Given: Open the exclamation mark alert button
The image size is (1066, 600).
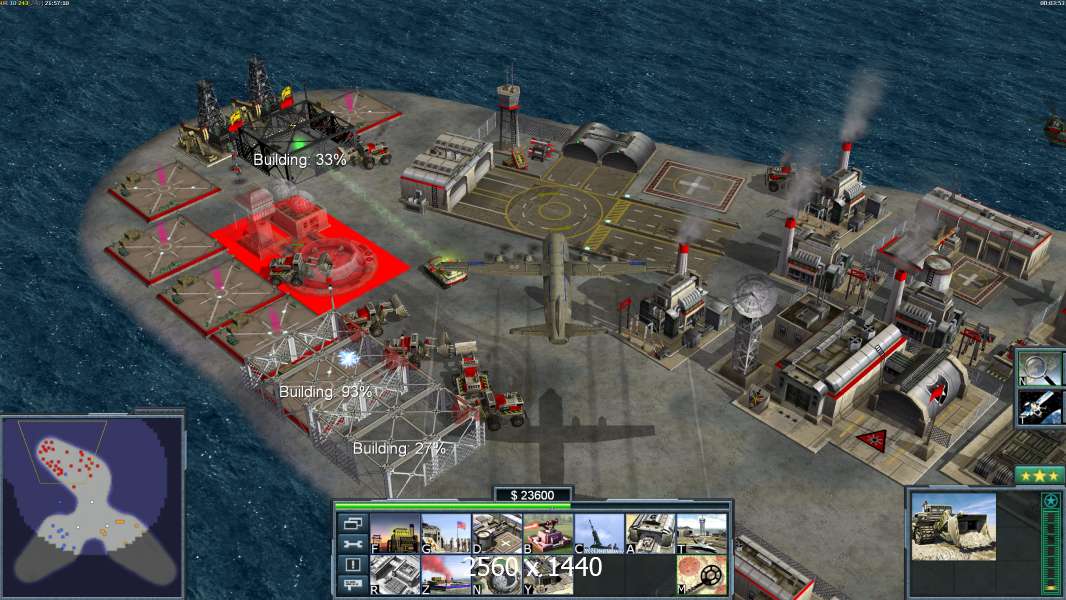Looking at the screenshot, I should click(x=352, y=565).
